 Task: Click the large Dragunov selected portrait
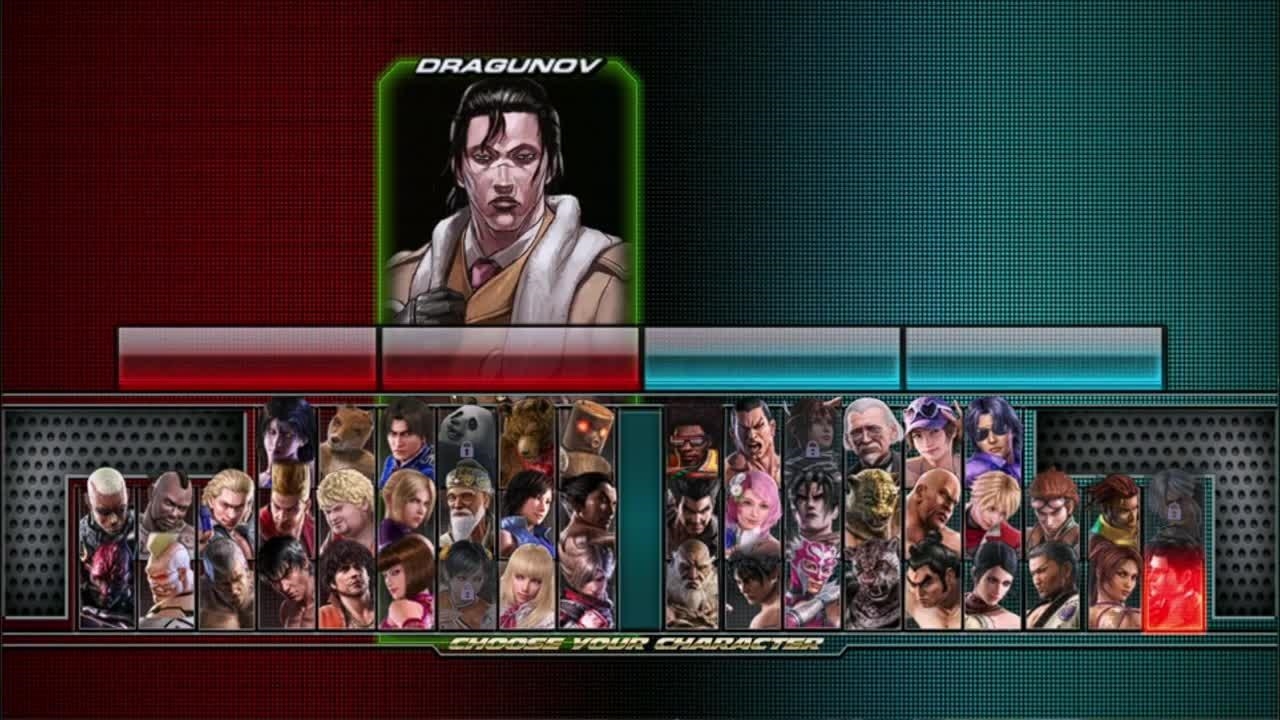click(509, 200)
